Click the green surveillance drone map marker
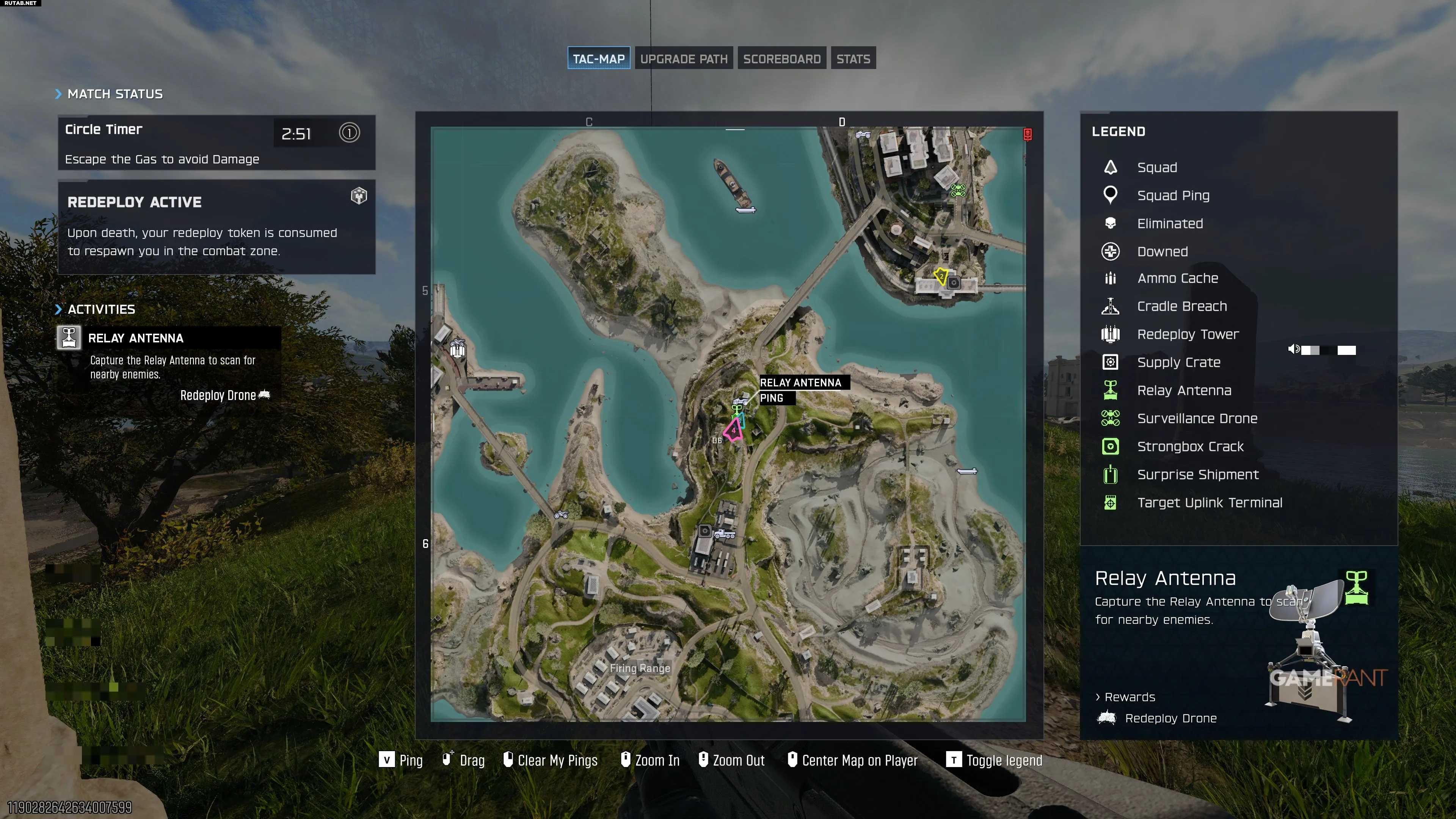The height and width of the screenshot is (819, 1456). click(x=957, y=190)
